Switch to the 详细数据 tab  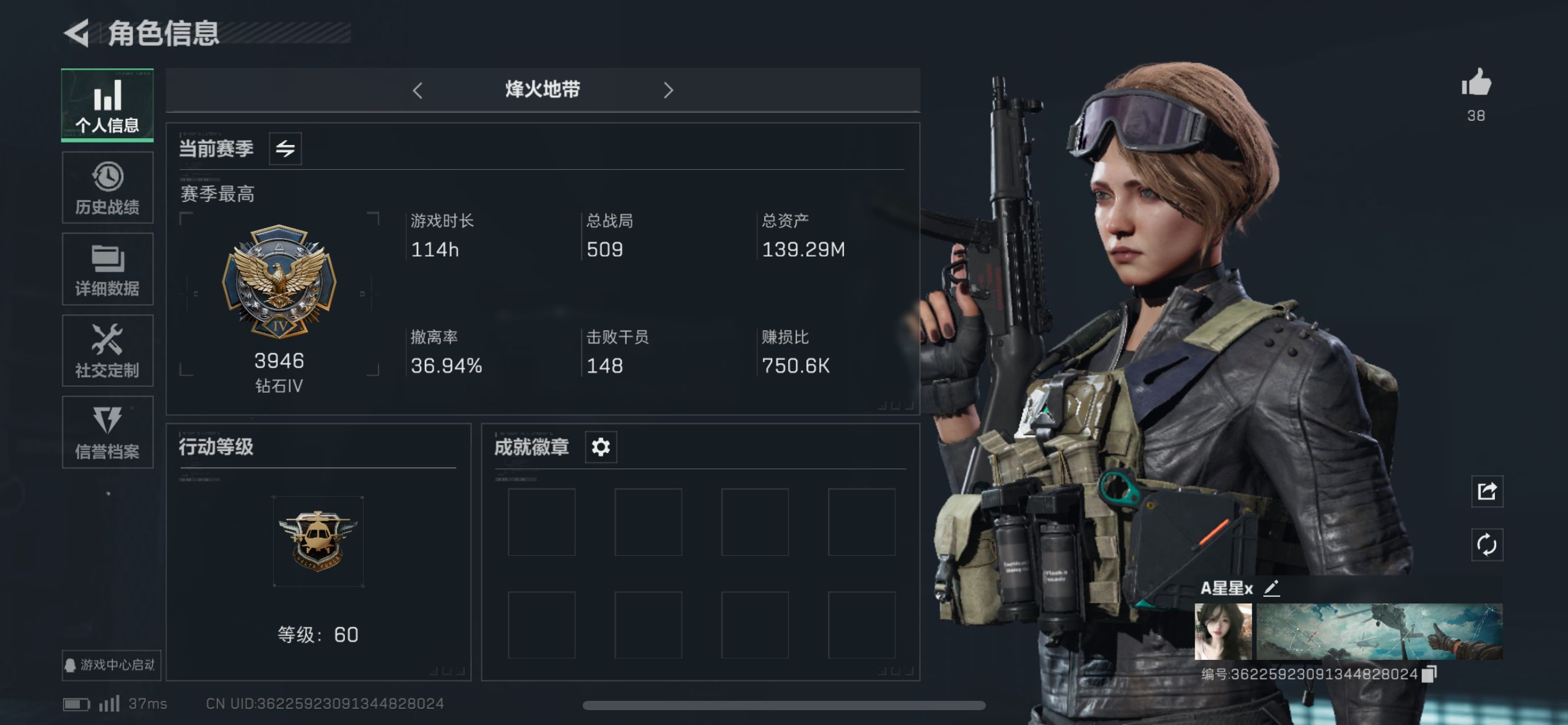[107, 270]
